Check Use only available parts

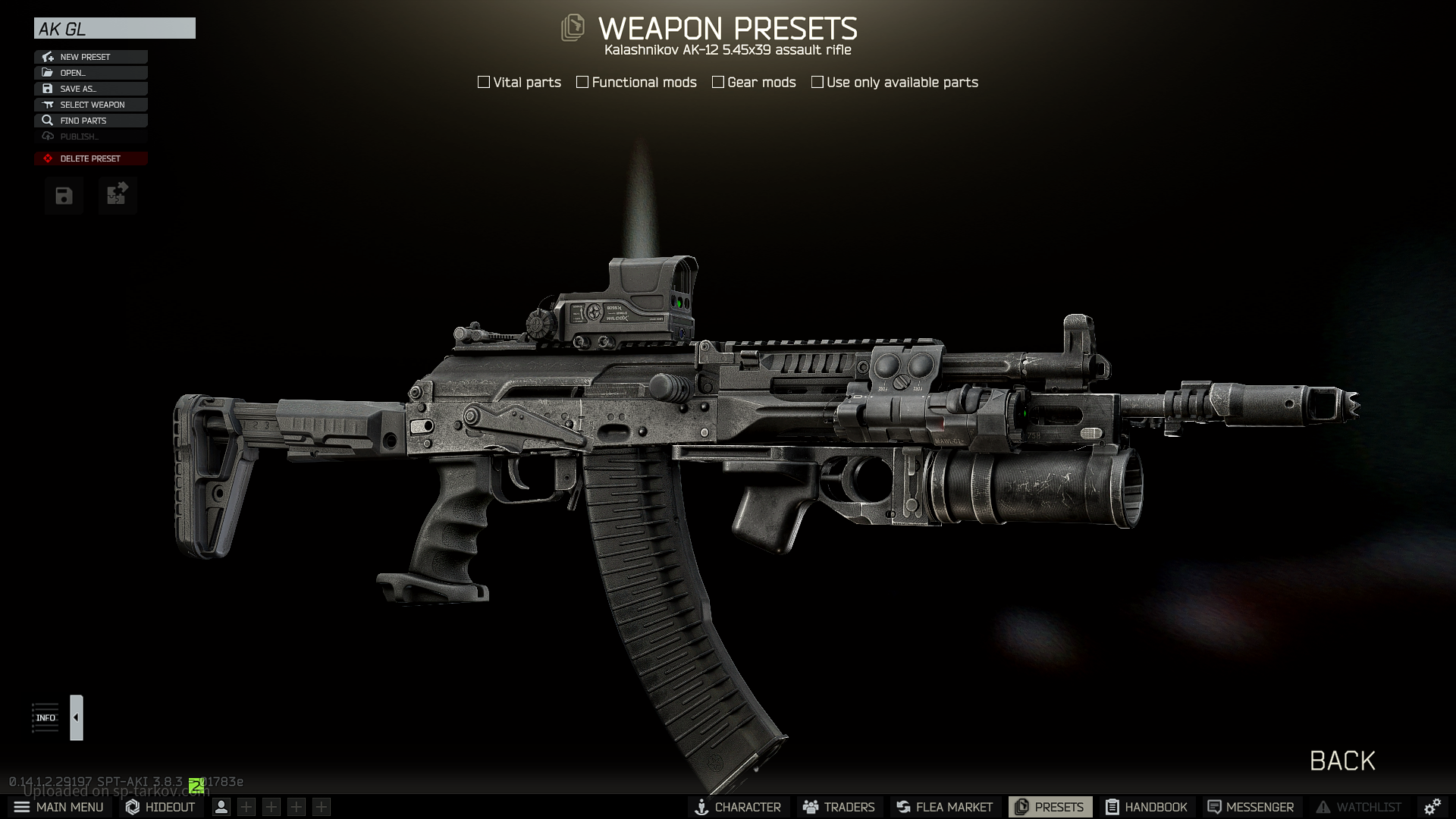point(817,82)
